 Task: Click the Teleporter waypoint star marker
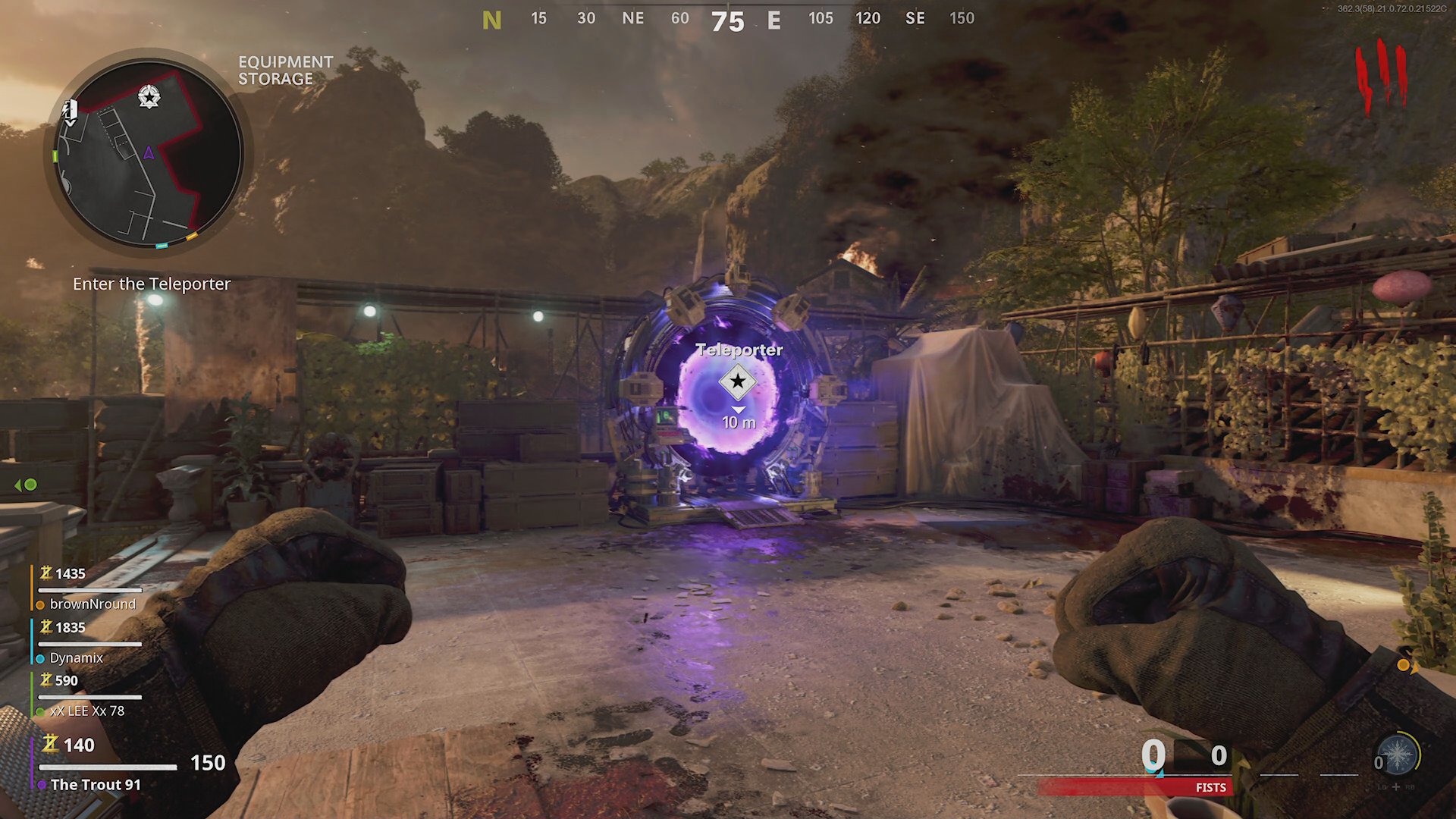pos(737,381)
